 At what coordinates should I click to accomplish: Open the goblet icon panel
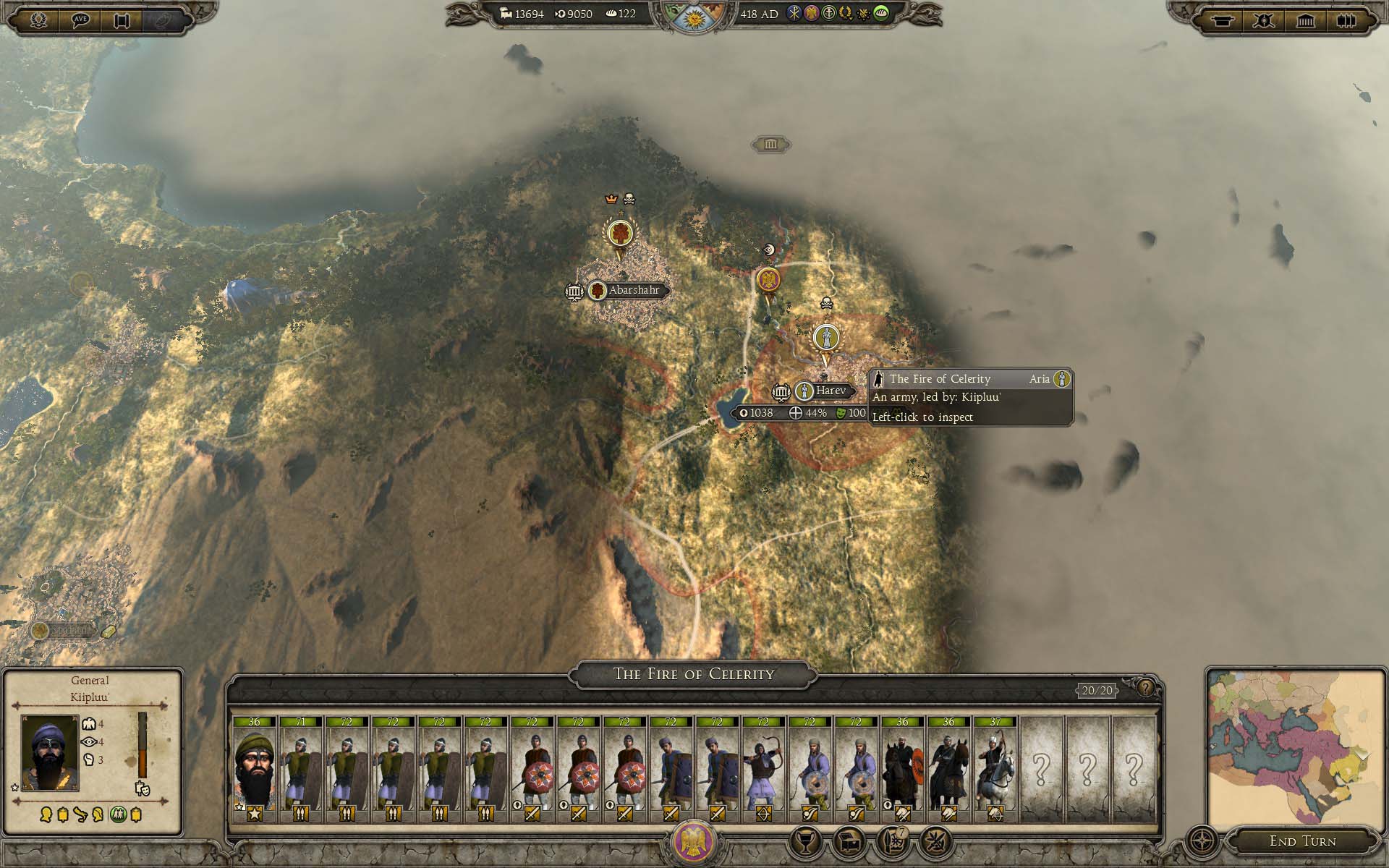pos(805,842)
